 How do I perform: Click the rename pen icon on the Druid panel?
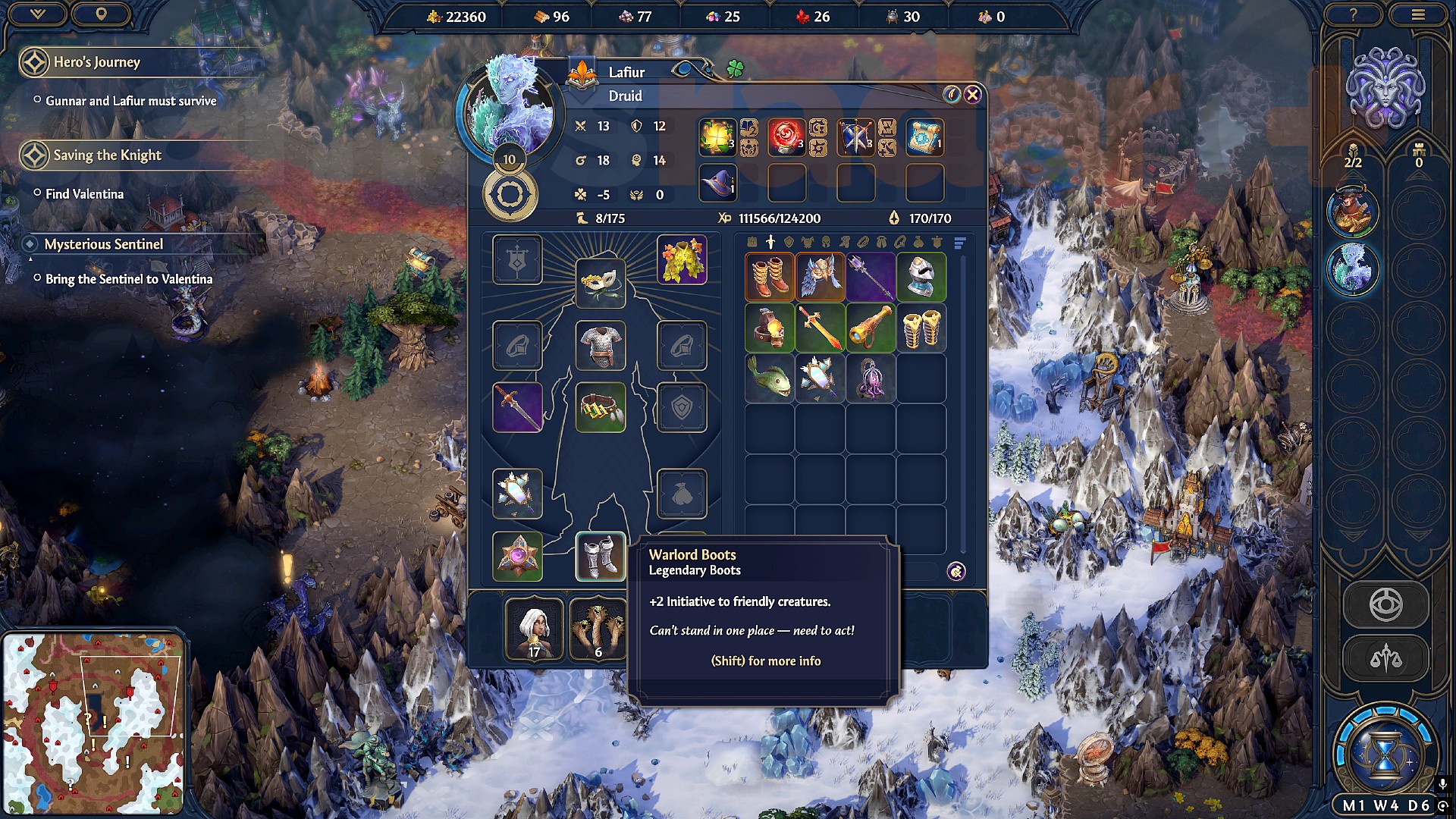(952, 94)
